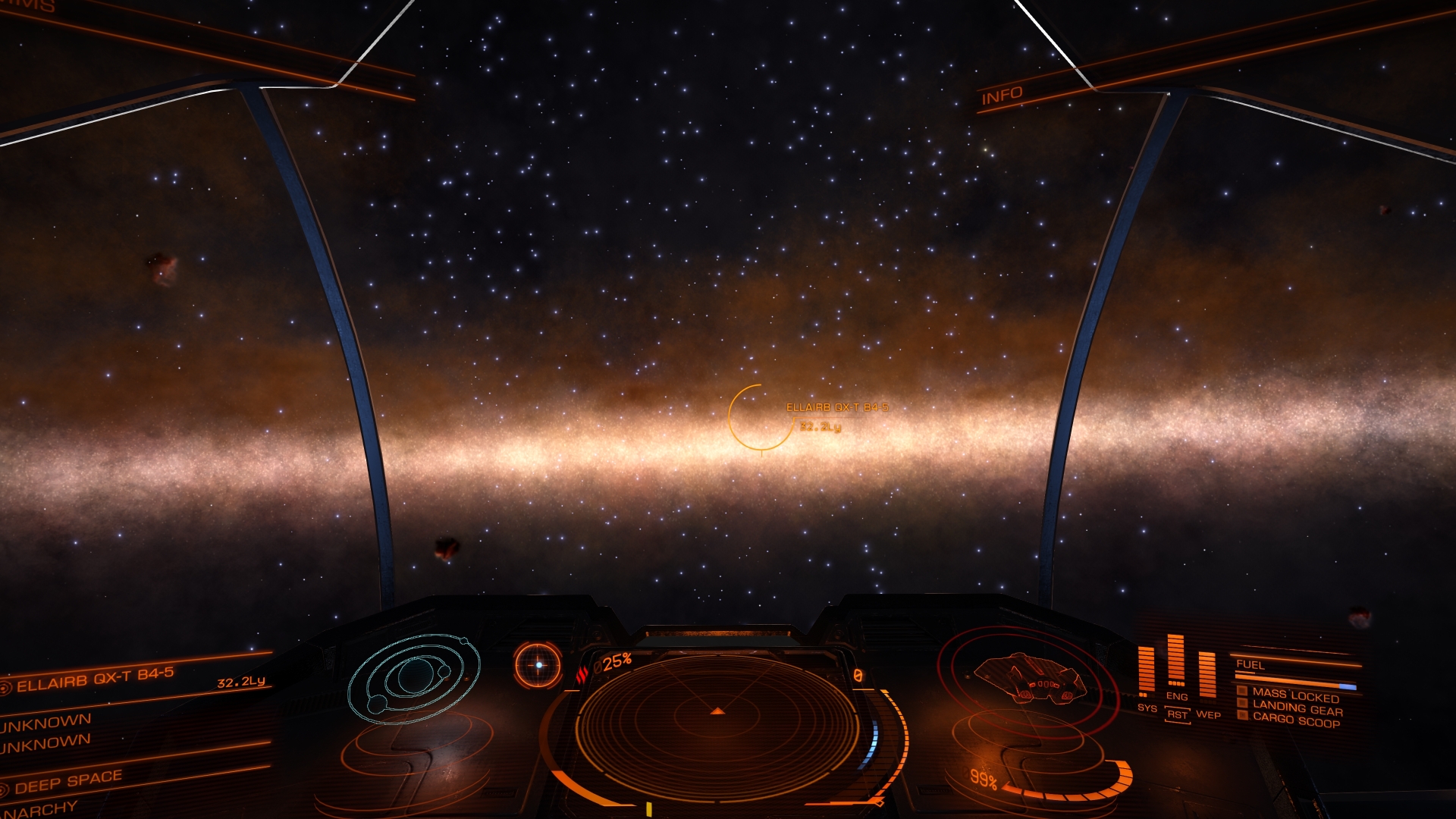Select the ship shield hologram
The width and height of the screenshot is (1456, 819).
pos(1029,679)
